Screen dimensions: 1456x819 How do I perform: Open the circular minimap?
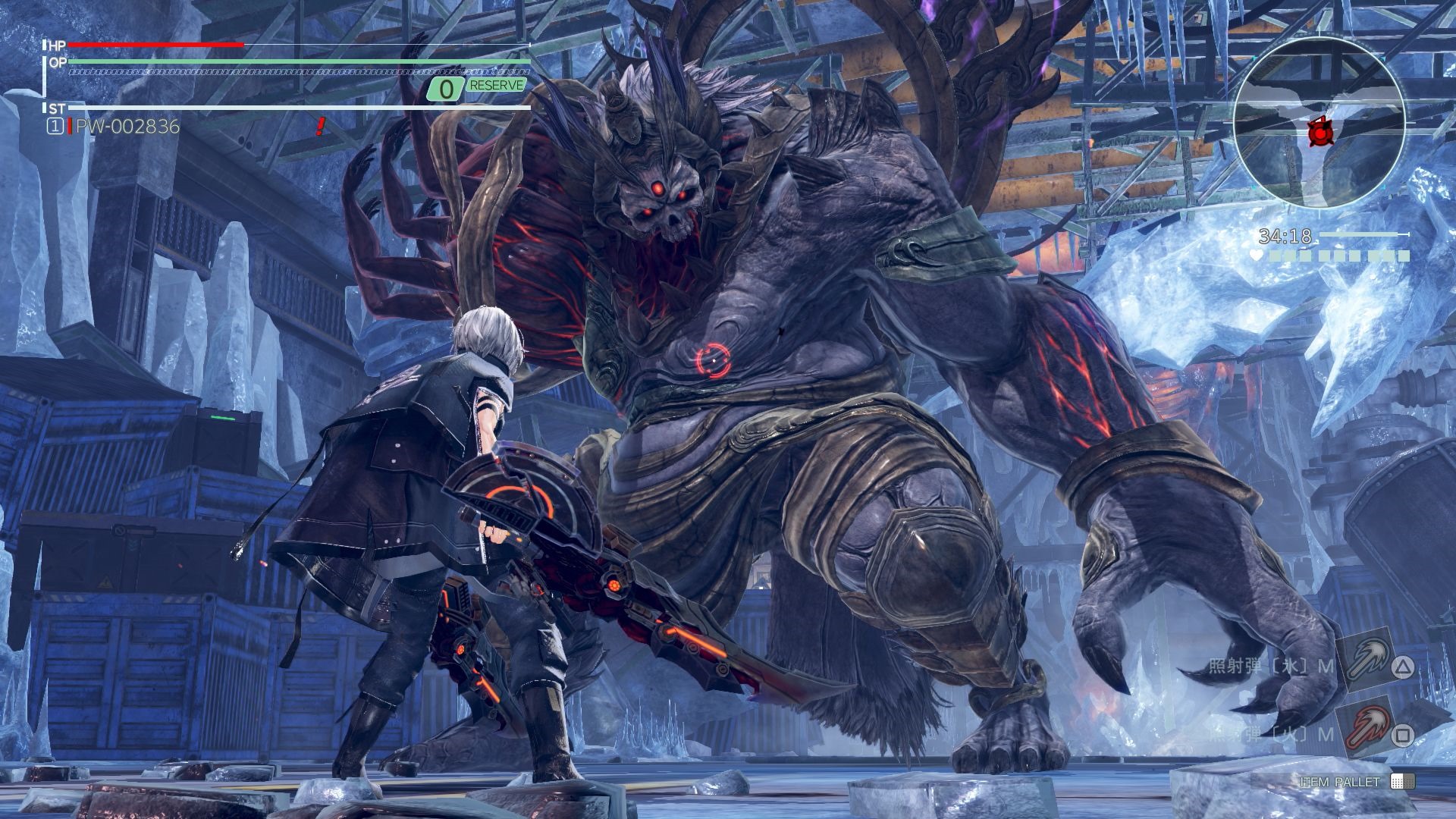(1319, 124)
